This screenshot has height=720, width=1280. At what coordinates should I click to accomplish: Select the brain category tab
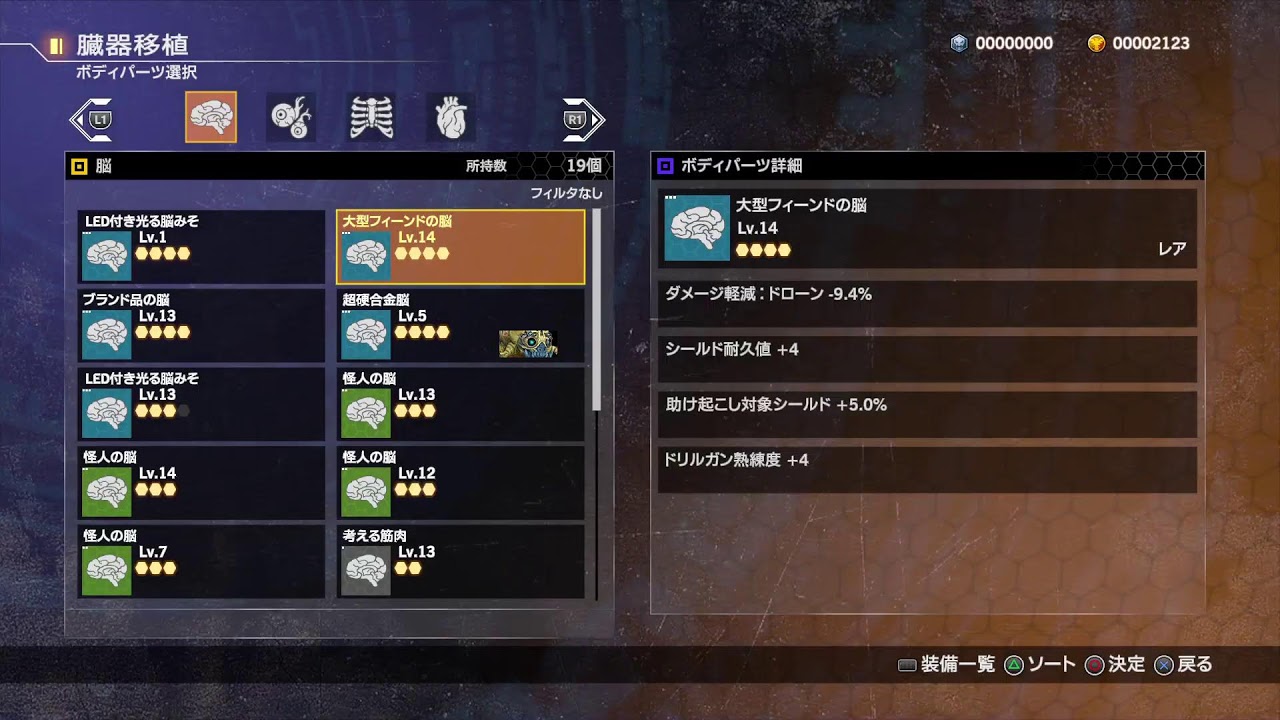point(211,117)
